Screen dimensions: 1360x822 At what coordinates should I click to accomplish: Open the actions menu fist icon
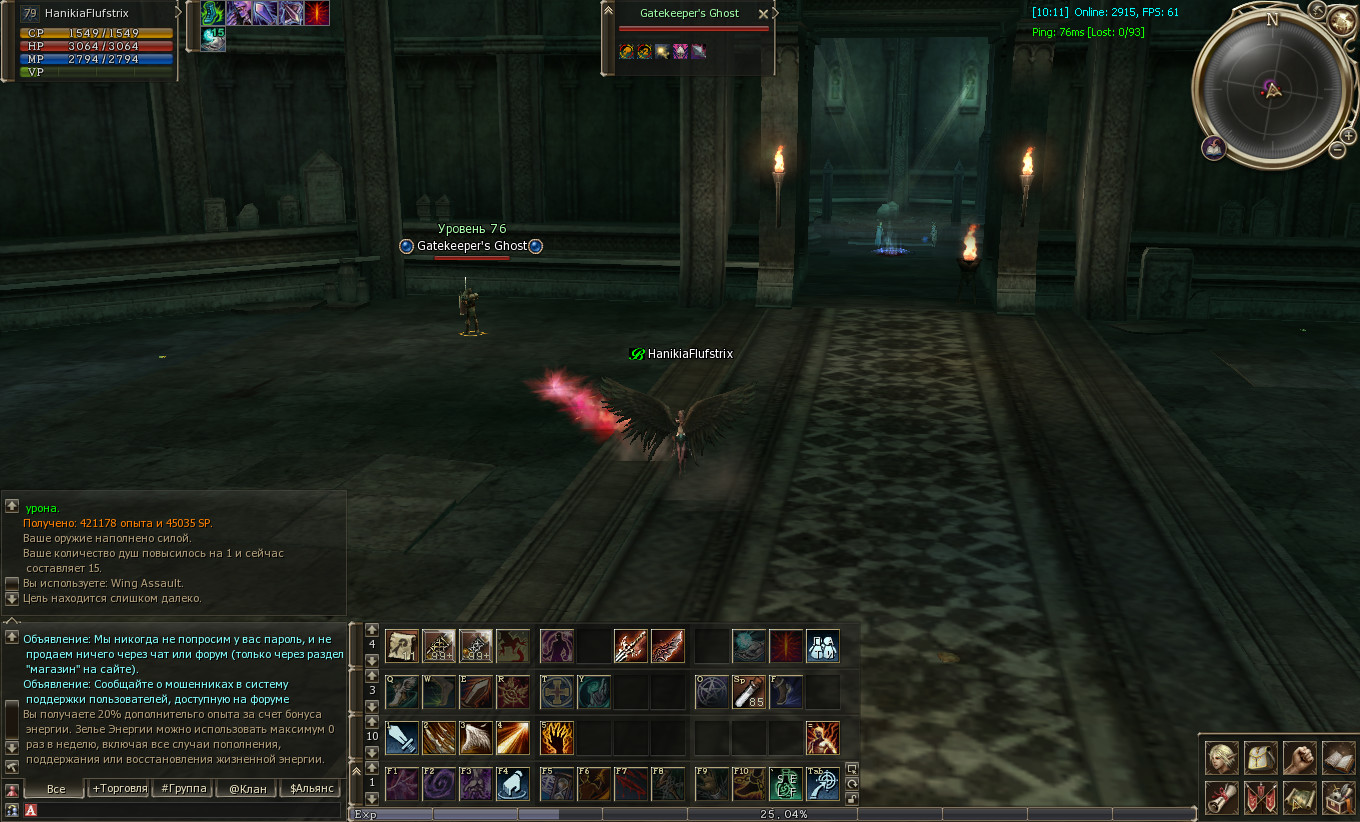[x=1300, y=757]
